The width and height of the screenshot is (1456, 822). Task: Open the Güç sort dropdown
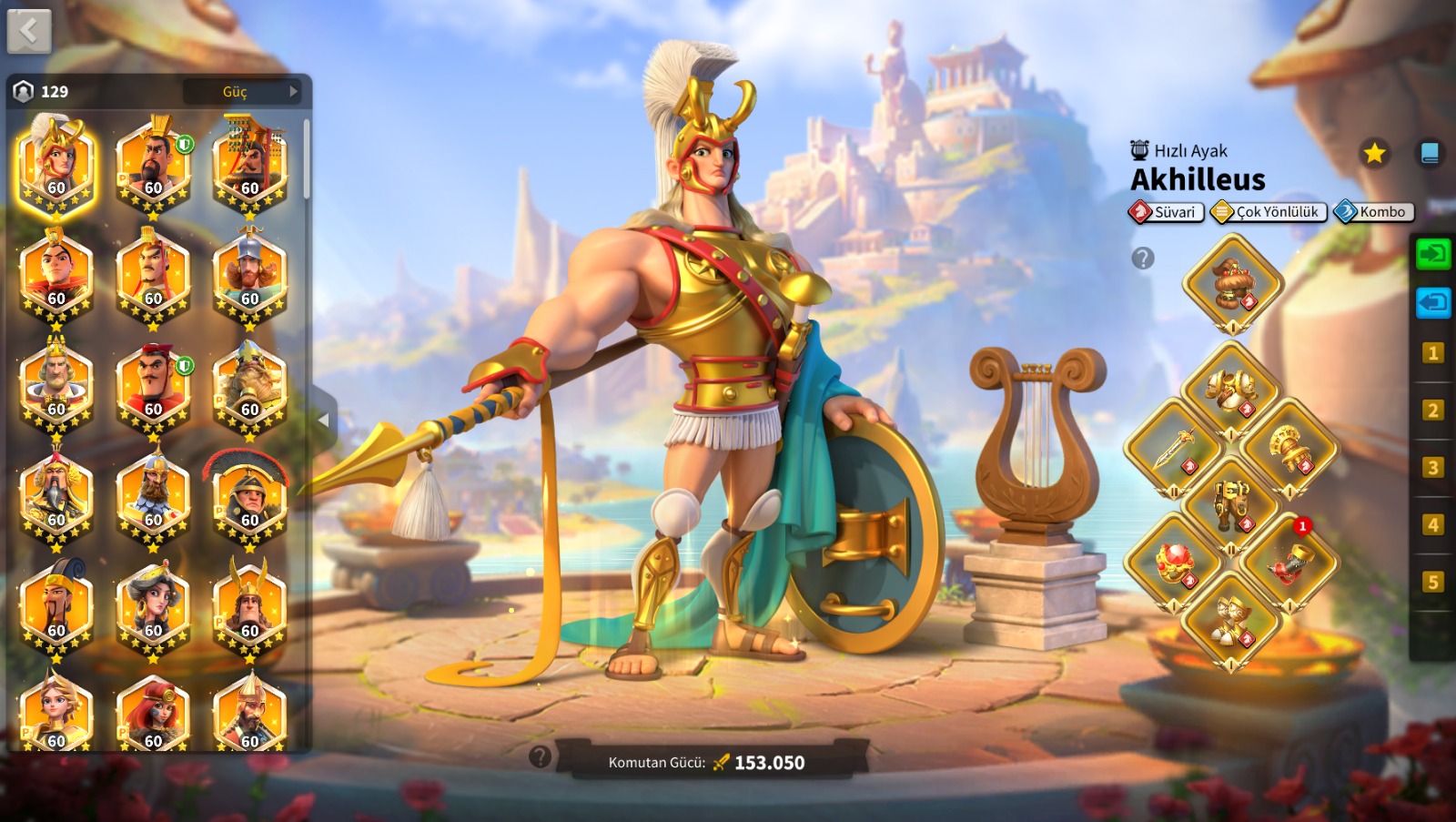242,91
